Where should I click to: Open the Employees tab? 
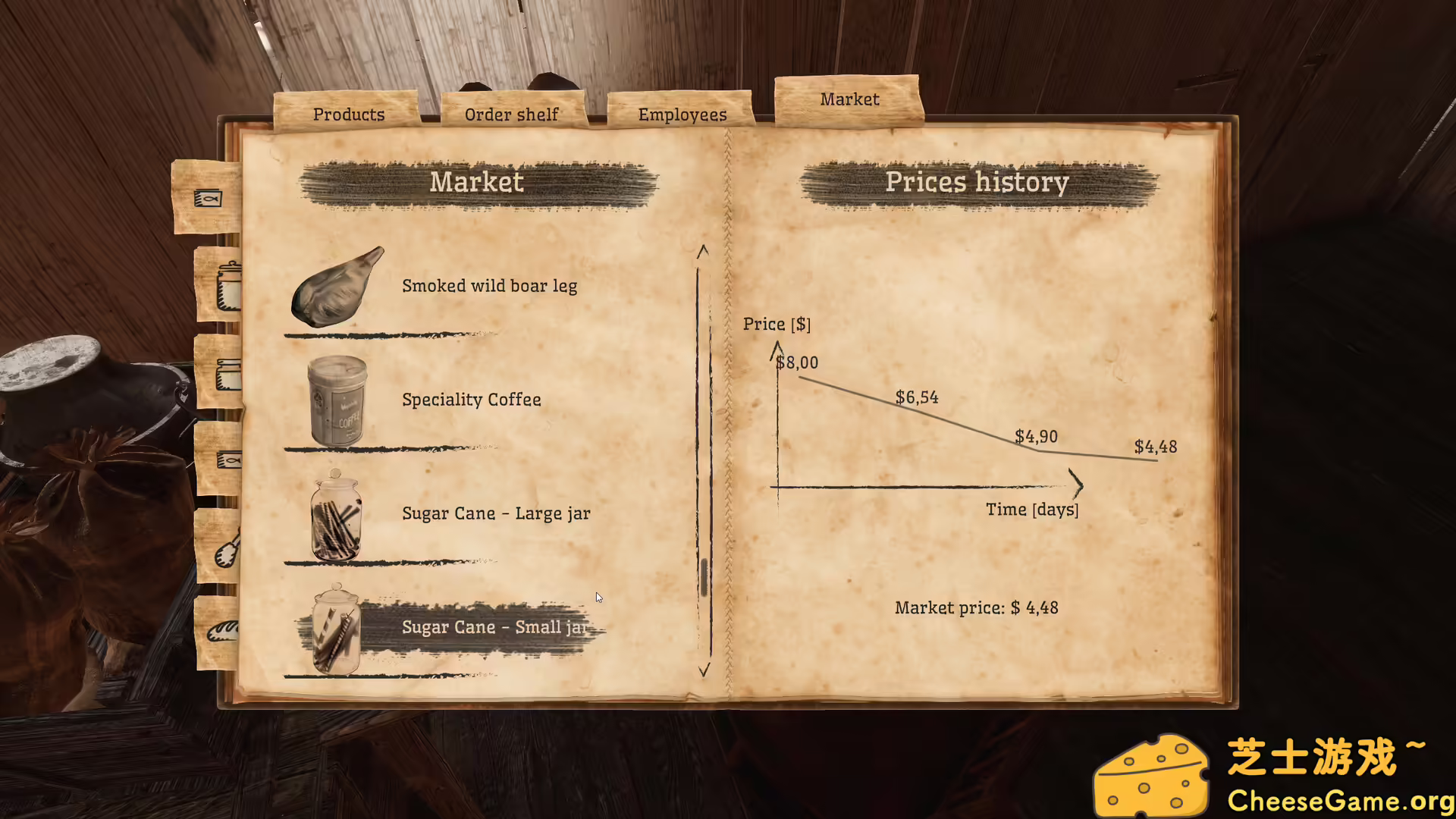coord(681,114)
